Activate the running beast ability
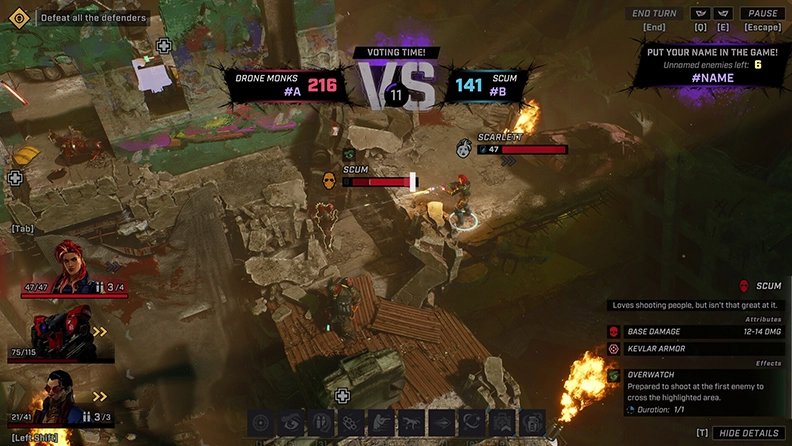The image size is (792, 446). [412, 423]
